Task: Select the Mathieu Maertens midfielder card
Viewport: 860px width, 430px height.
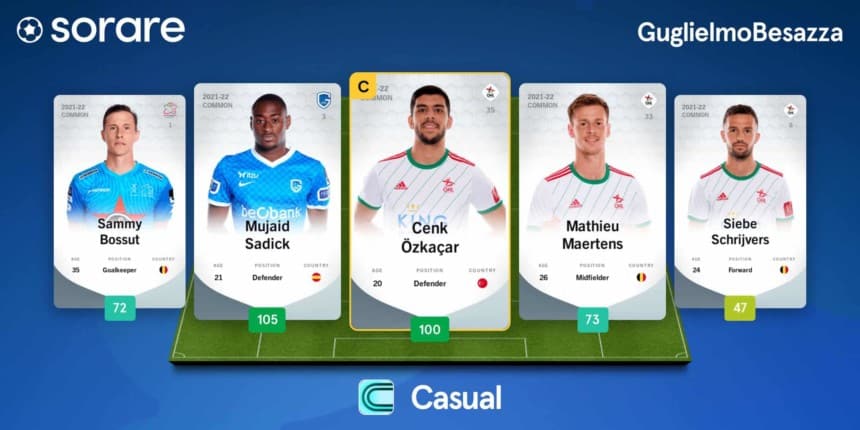Action: [x=593, y=200]
